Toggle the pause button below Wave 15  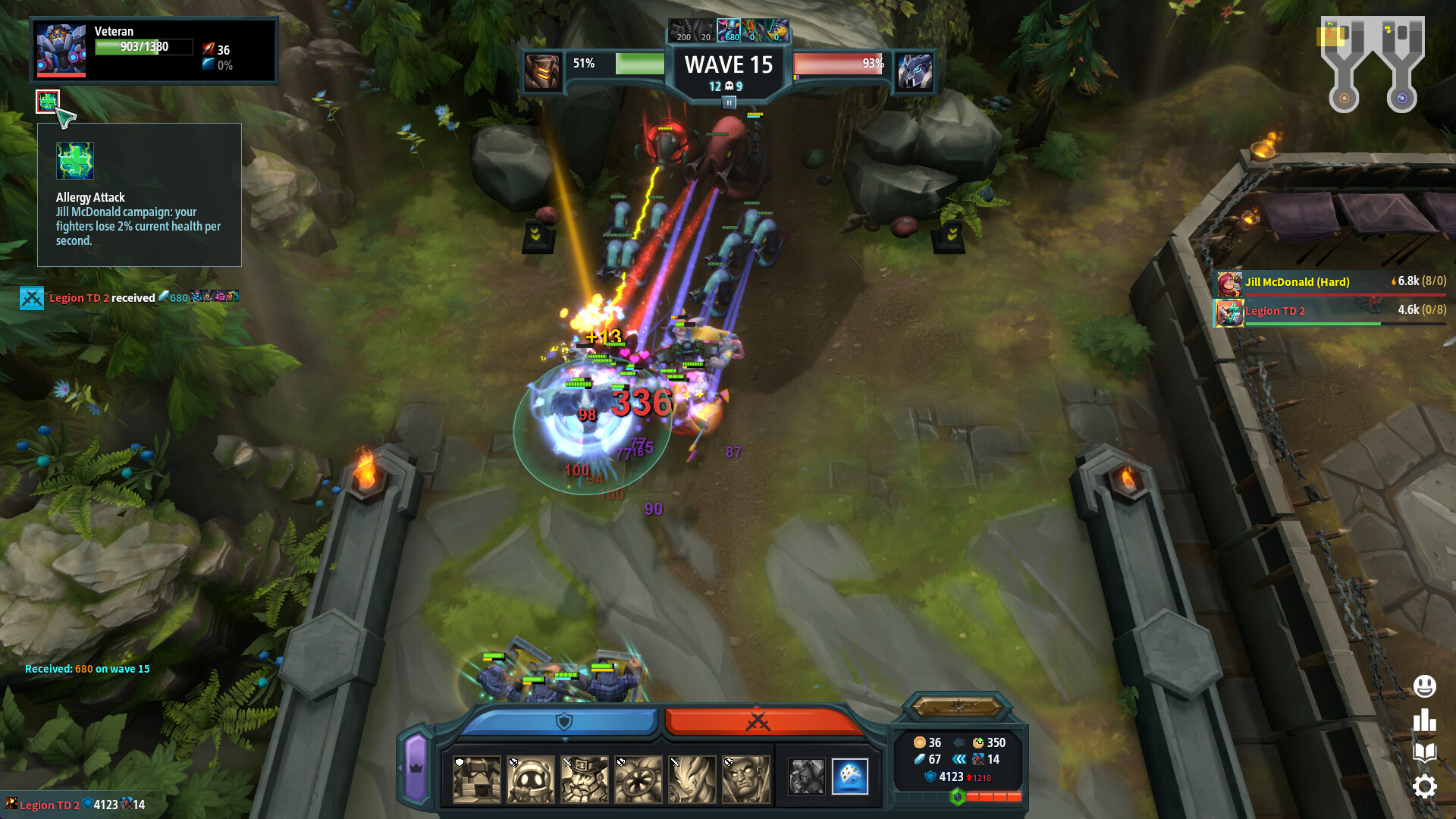729,102
